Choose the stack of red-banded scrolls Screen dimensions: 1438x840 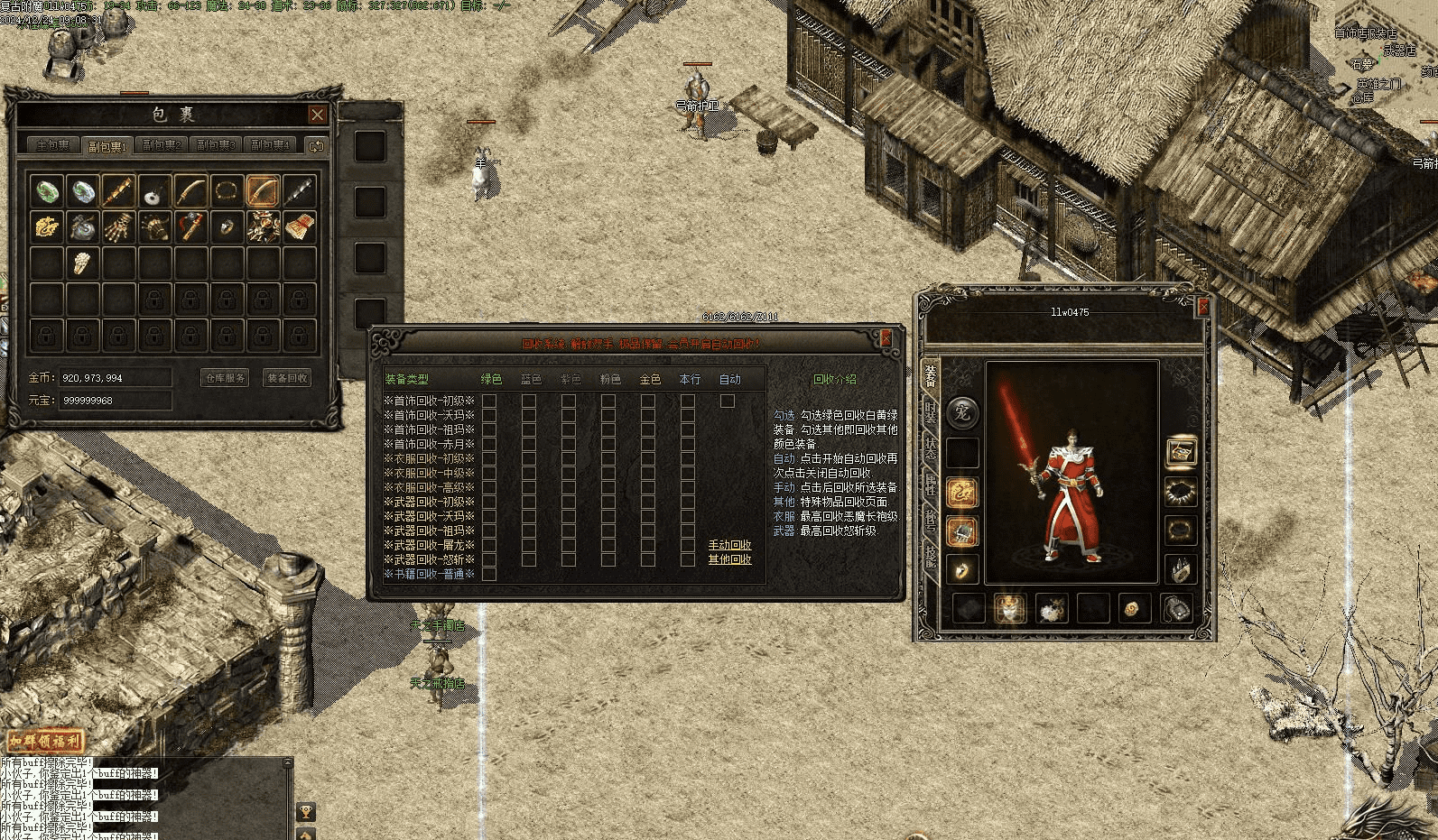(x=300, y=226)
